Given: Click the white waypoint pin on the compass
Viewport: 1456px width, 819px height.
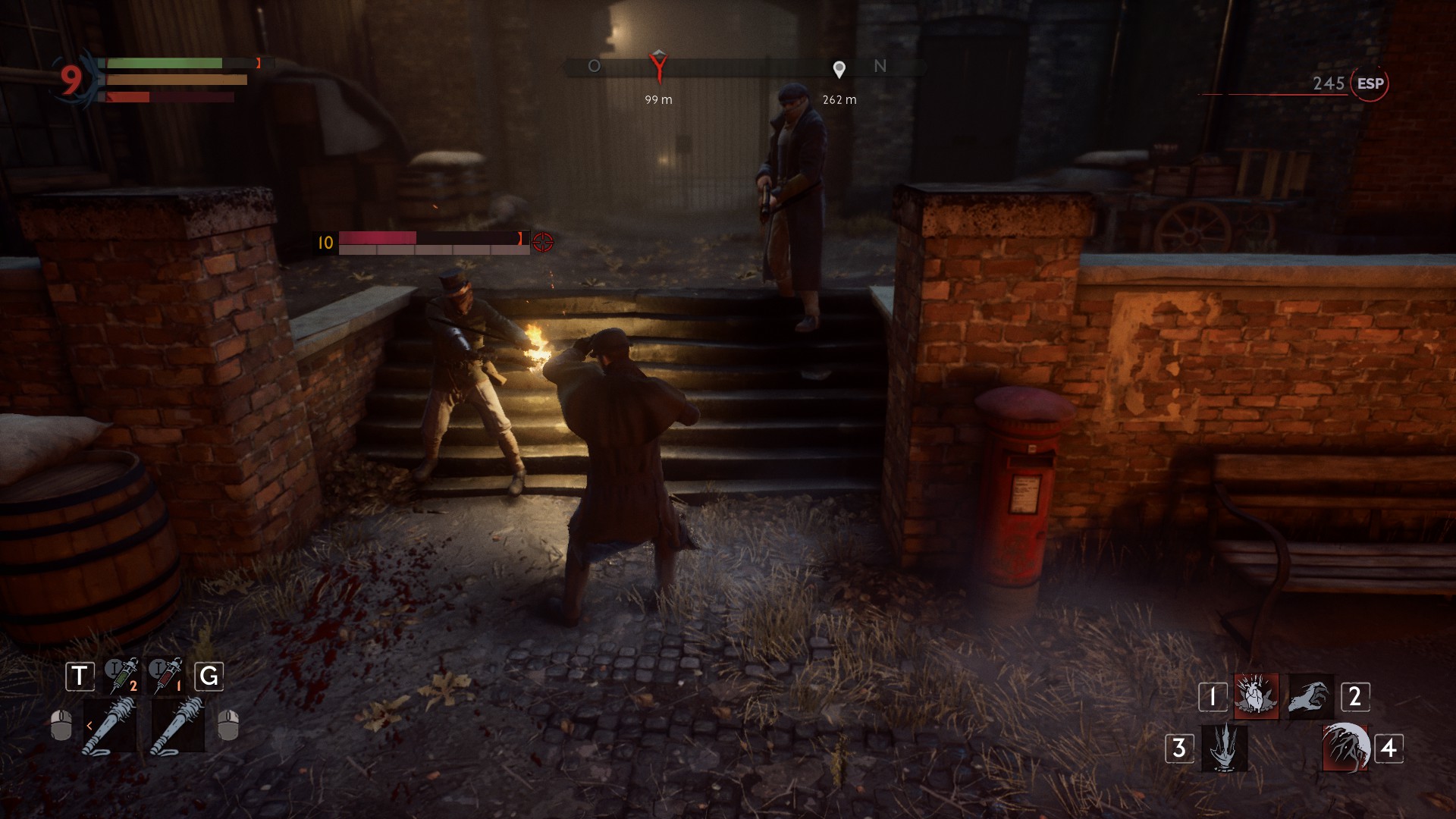Looking at the screenshot, I should pos(839,70).
